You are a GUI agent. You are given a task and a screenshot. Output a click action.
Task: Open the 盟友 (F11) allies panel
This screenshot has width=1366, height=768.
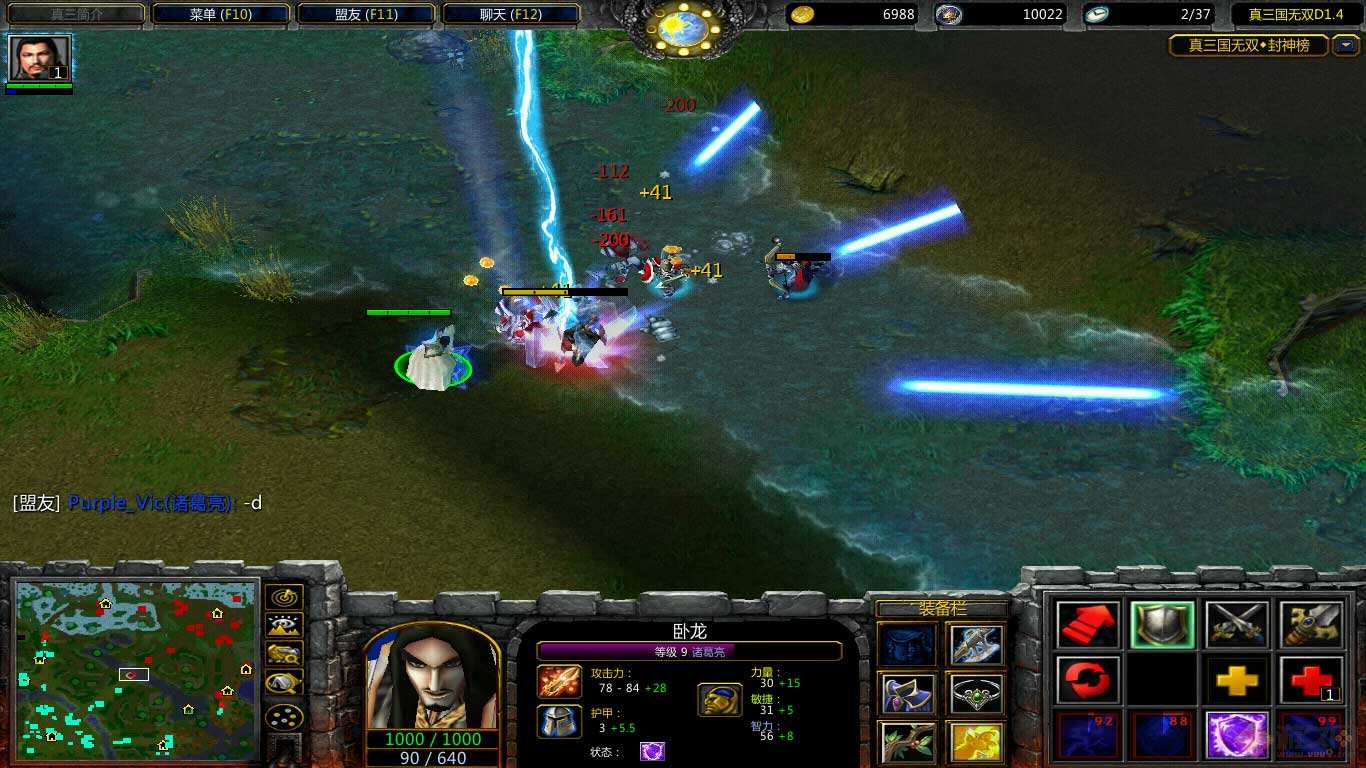[365, 14]
